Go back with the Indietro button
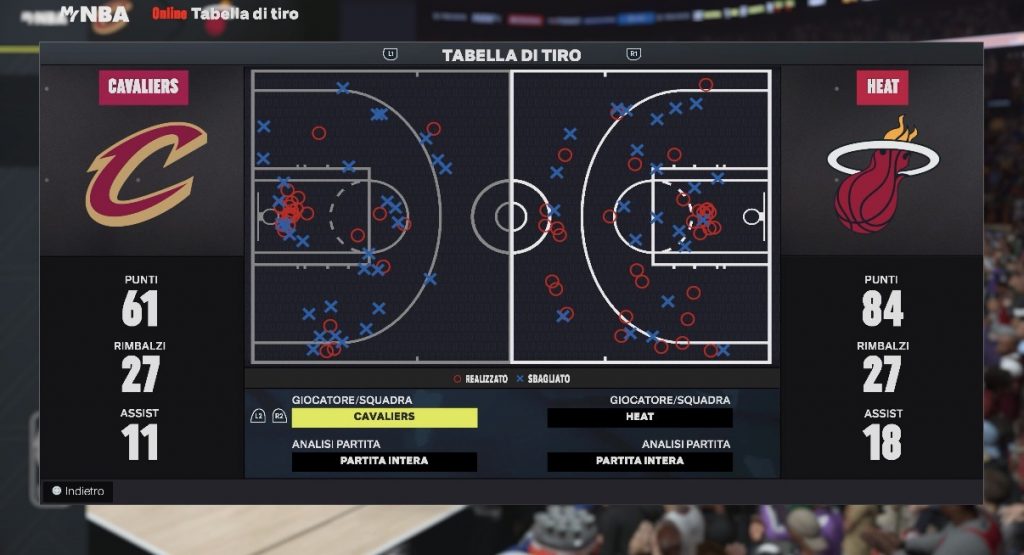 point(79,491)
